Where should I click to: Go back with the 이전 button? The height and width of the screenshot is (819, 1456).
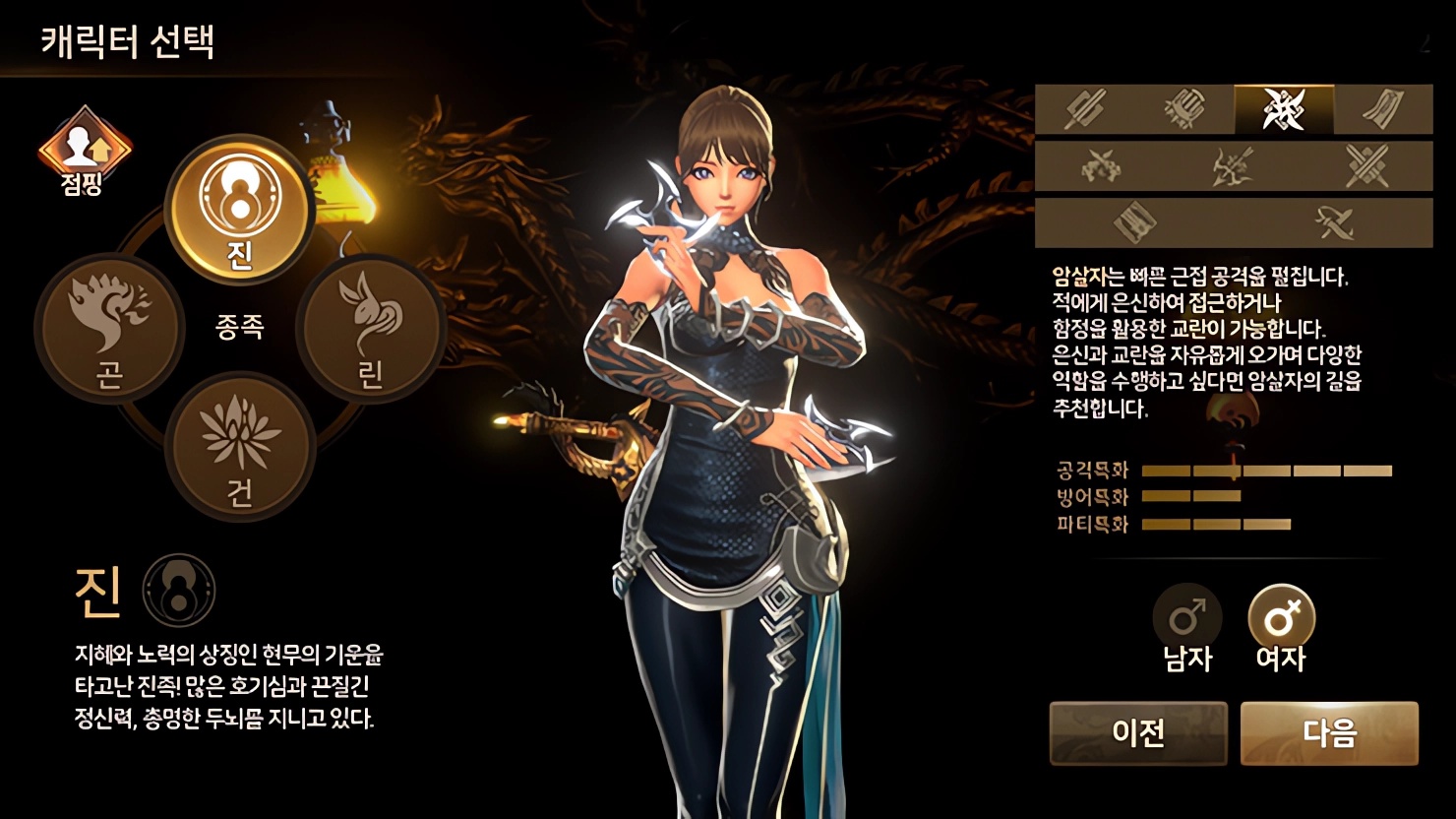[x=1138, y=733]
